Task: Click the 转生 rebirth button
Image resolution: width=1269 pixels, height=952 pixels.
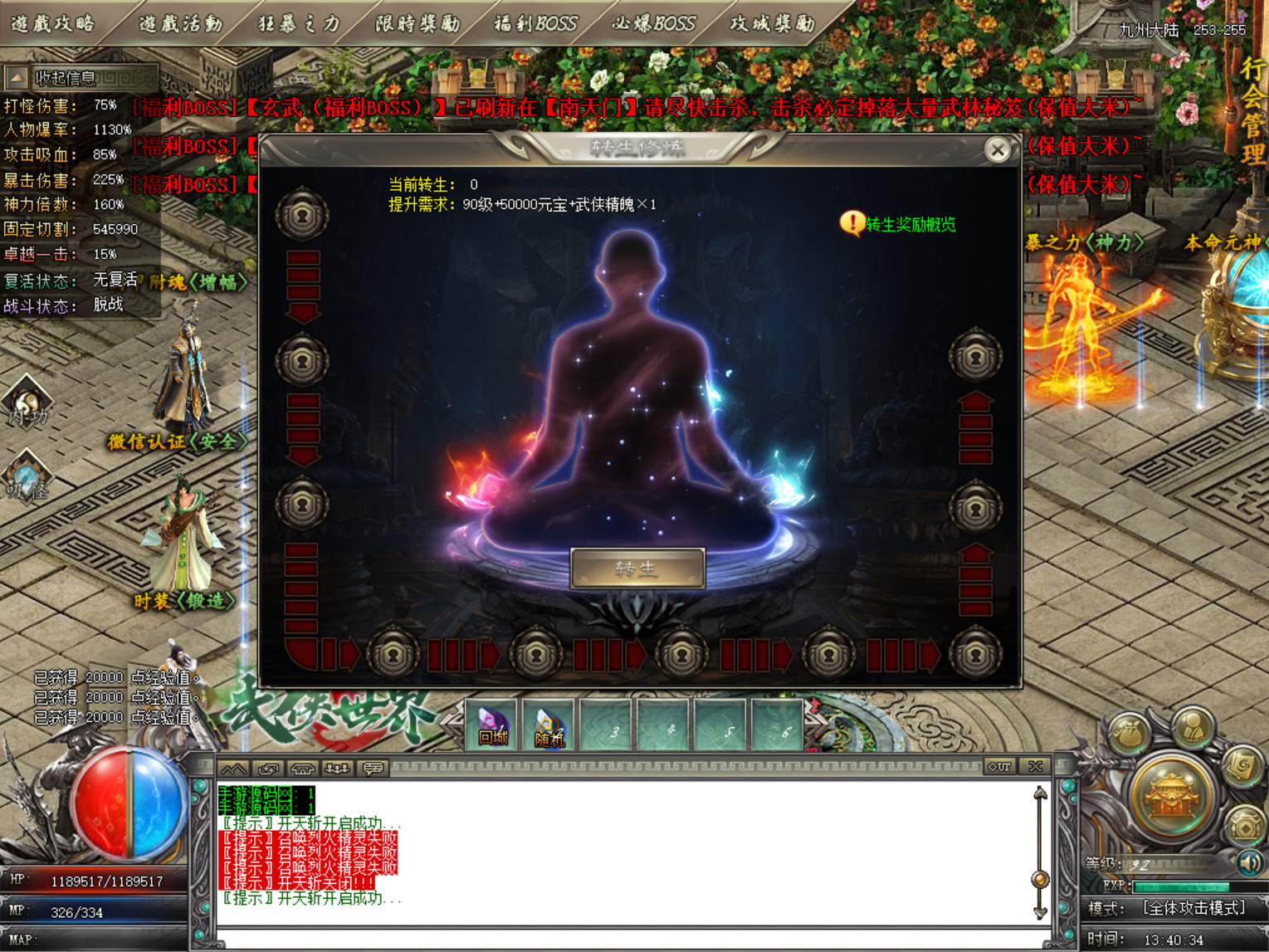Action: tap(637, 569)
